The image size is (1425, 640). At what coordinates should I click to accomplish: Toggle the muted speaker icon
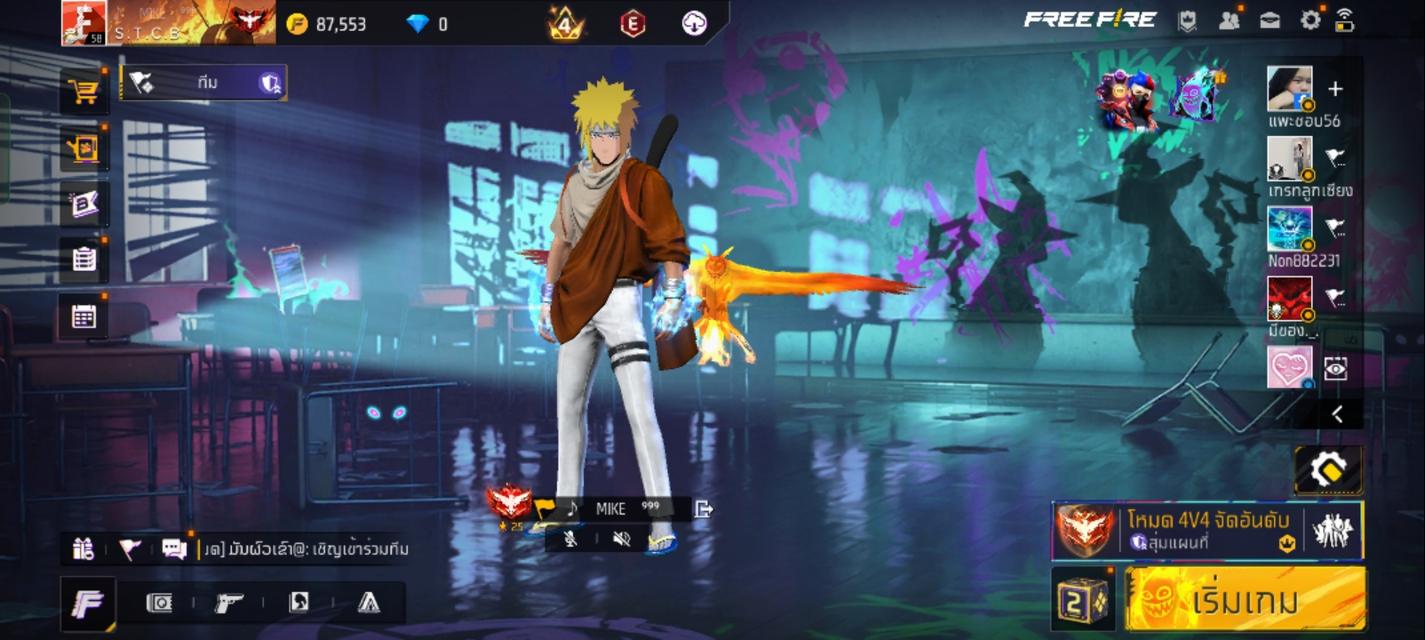(621, 539)
